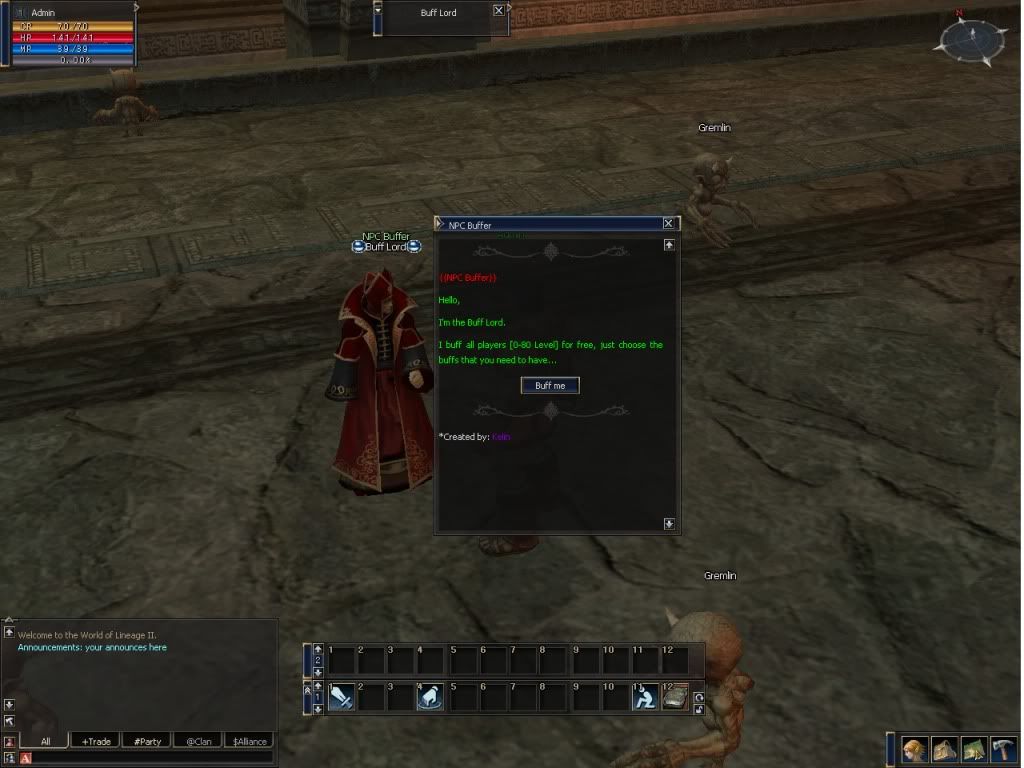Close the NPC Buffer dialog window
1024x768 pixels.
click(x=669, y=224)
